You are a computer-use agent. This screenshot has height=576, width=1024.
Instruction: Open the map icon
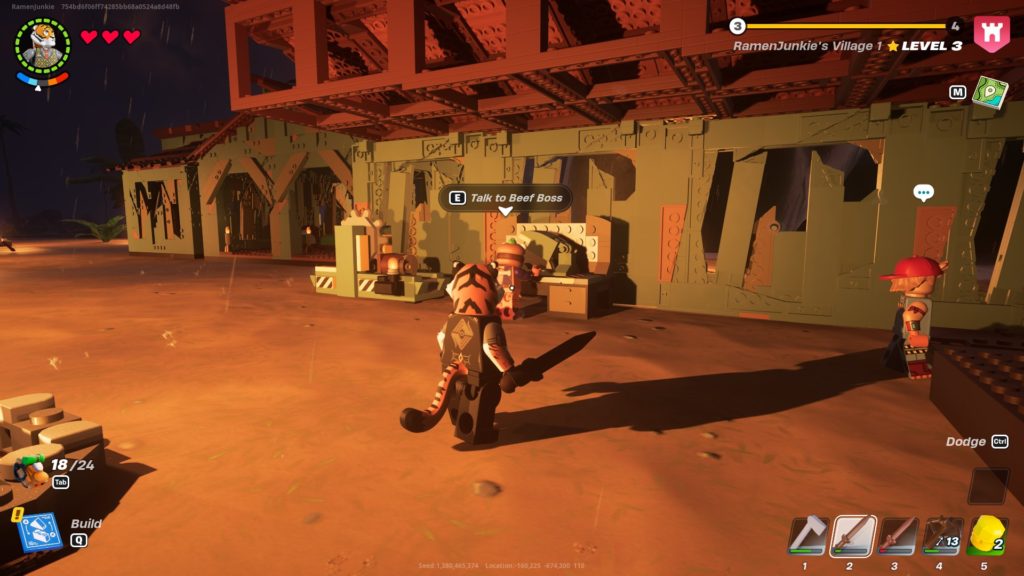pos(991,92)
